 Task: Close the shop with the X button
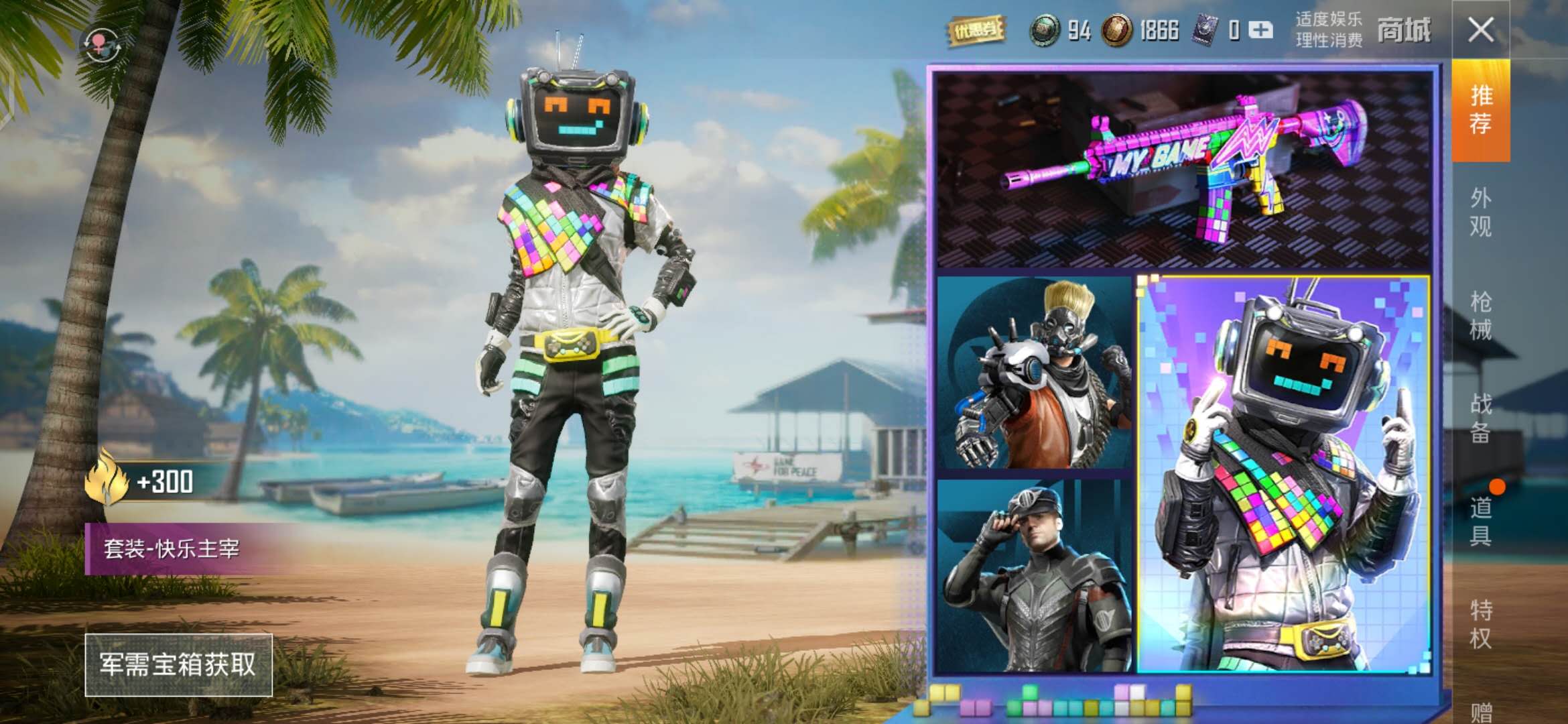pyautogui.click(x=1480, y=30)
